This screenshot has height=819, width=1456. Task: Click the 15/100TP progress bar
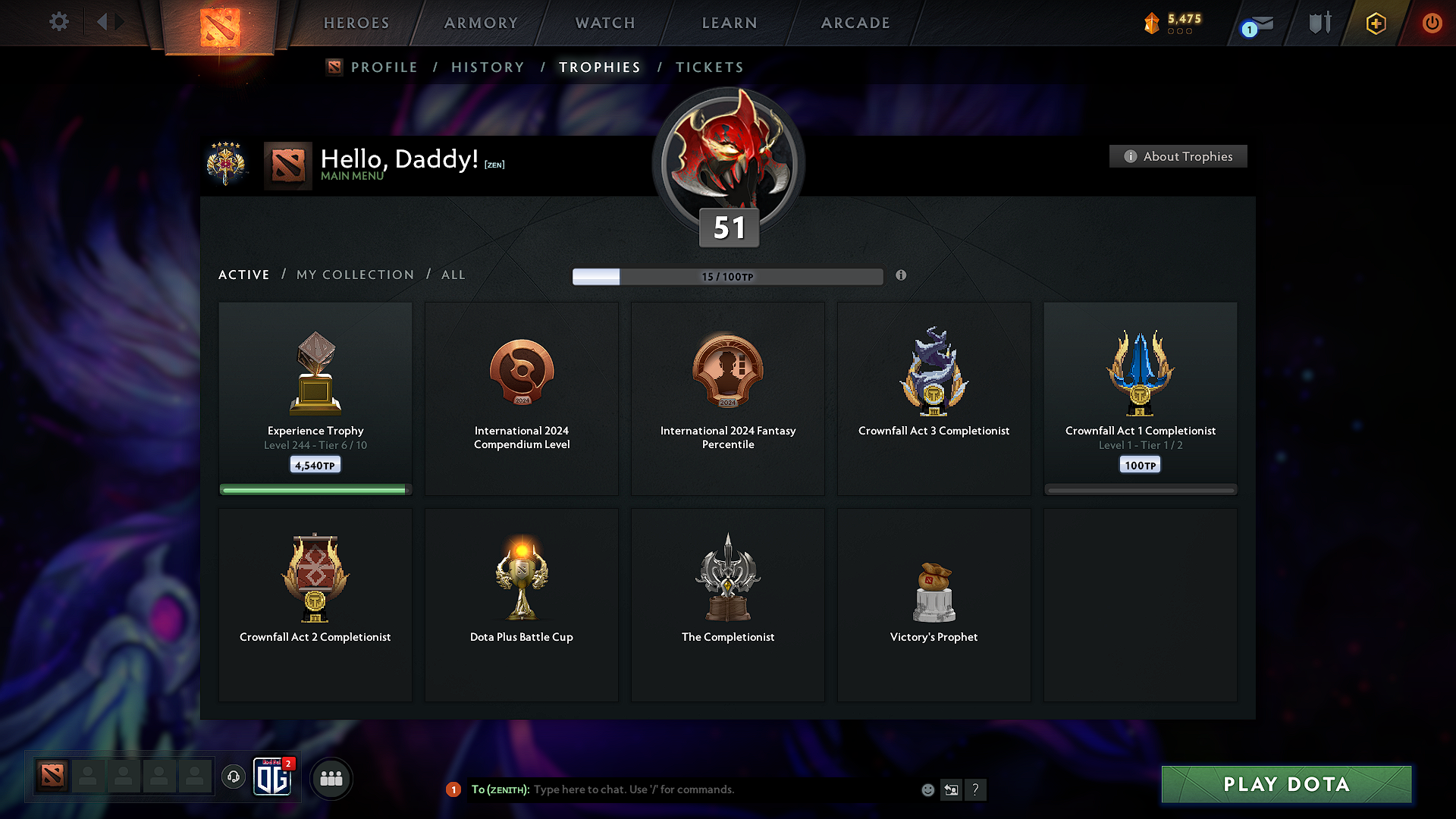pos(728,277)
